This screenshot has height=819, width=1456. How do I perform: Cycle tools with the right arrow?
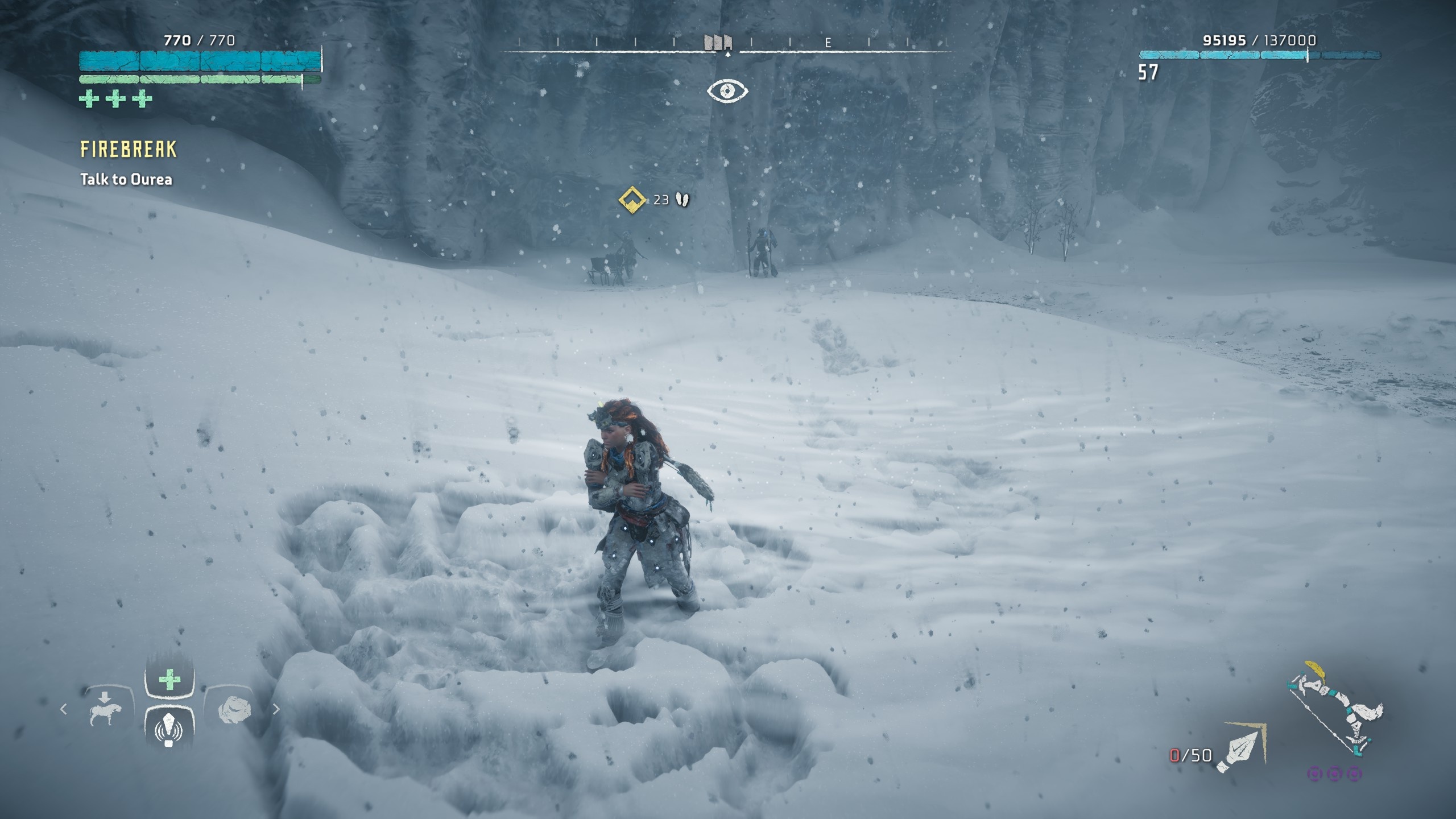(x=276, y=709)
